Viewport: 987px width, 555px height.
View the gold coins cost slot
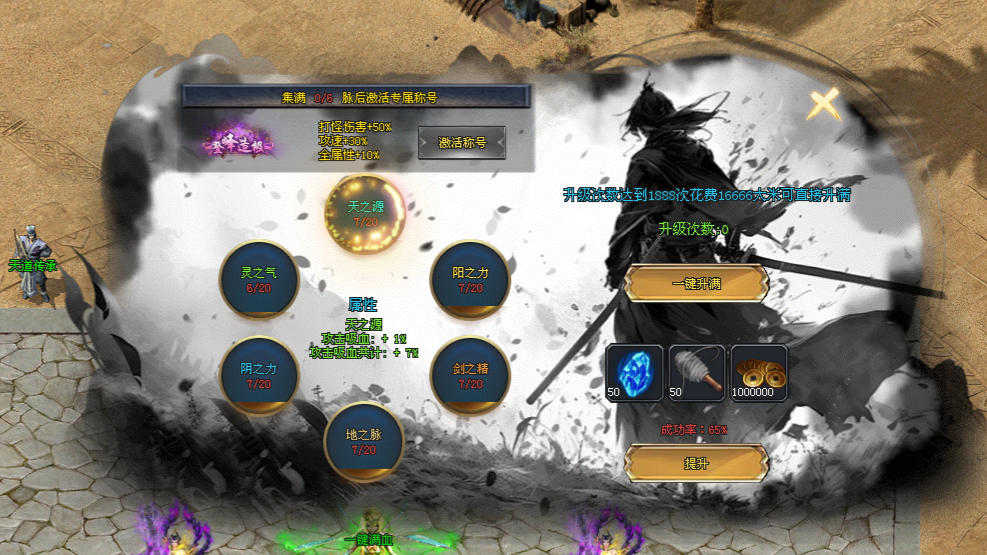tap(758, 372)
